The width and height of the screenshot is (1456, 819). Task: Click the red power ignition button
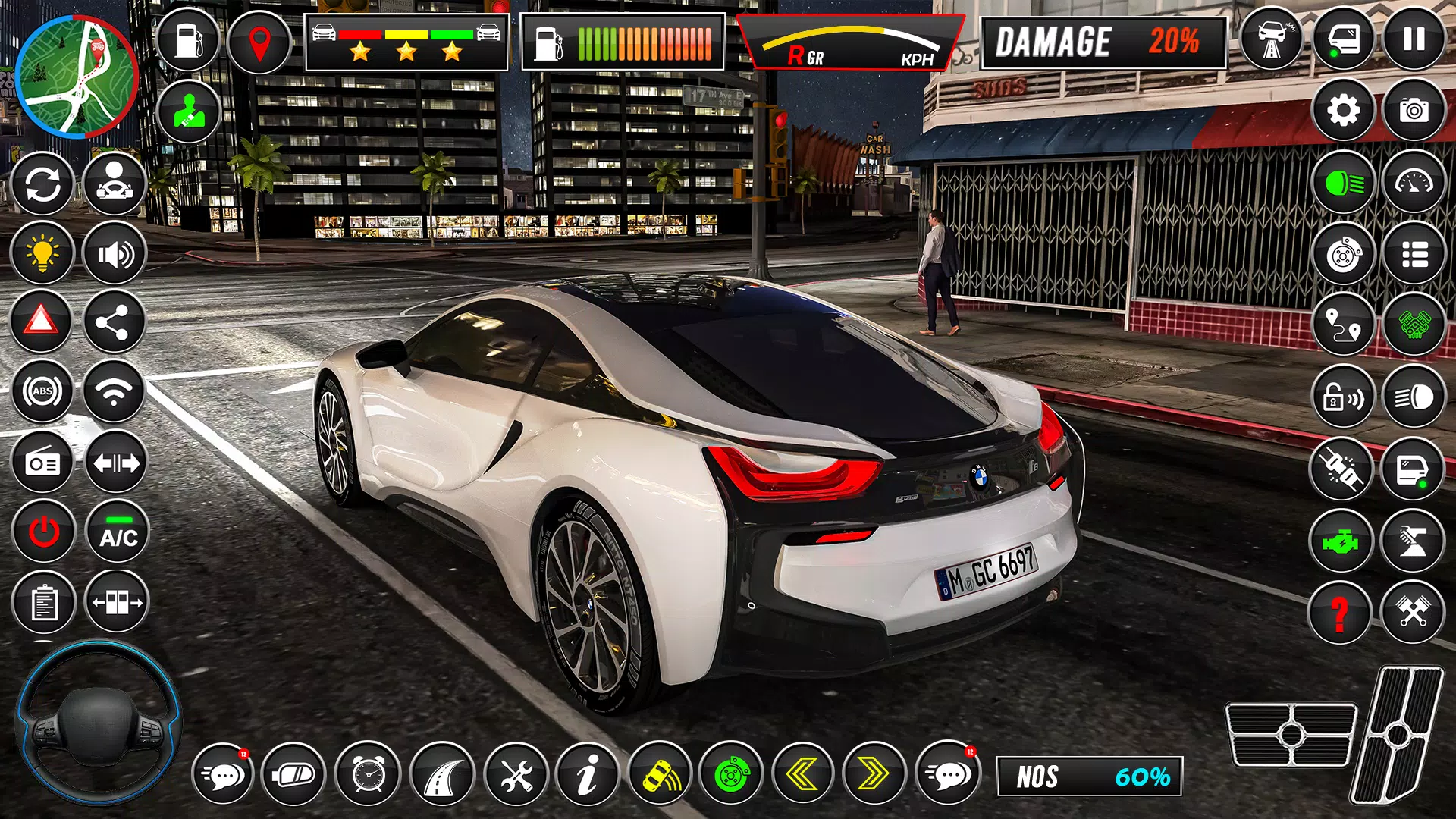coord(43,532)
